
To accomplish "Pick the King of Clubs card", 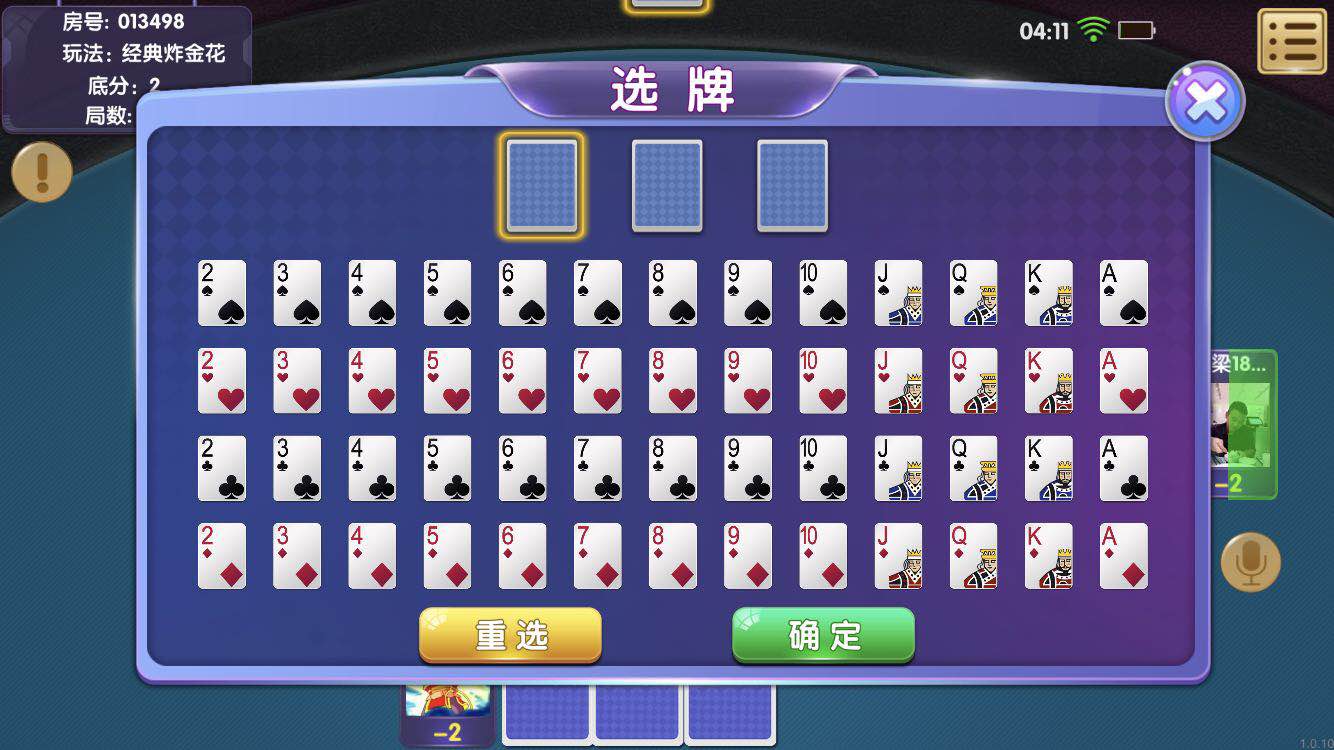I will click(1049, 468).
